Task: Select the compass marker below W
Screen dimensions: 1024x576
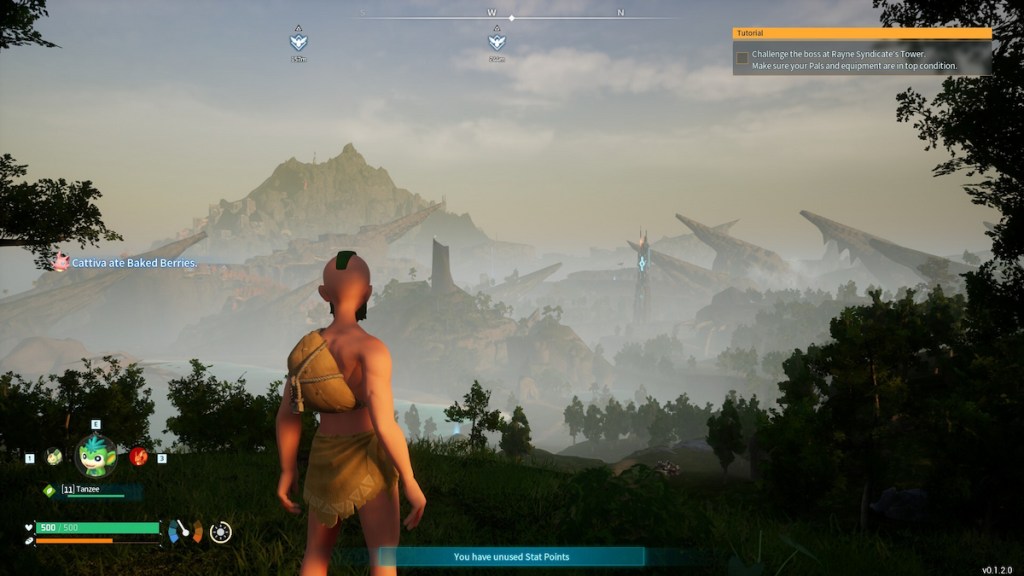Action: coord(496,42)
